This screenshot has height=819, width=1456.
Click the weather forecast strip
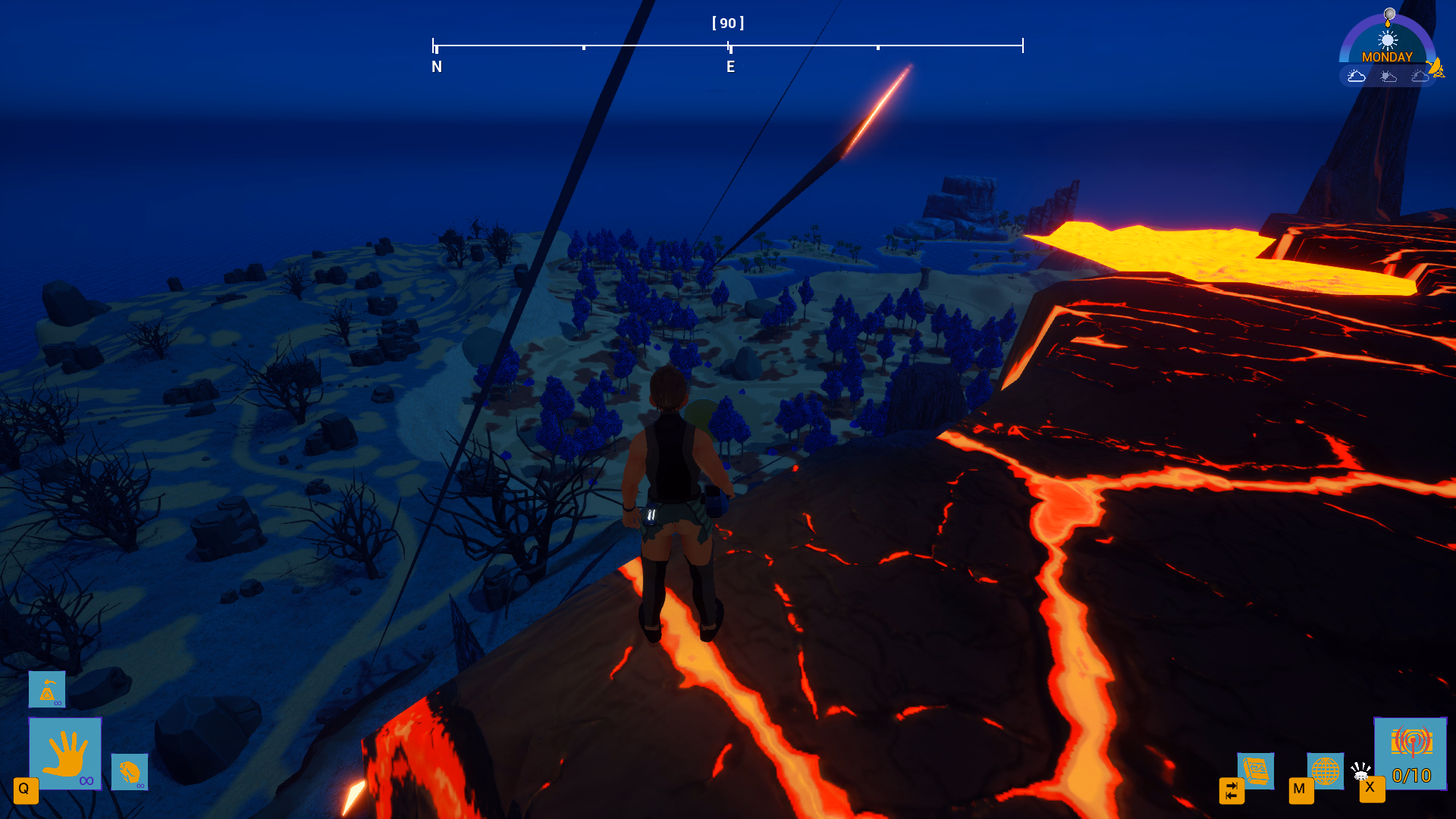1386,76
